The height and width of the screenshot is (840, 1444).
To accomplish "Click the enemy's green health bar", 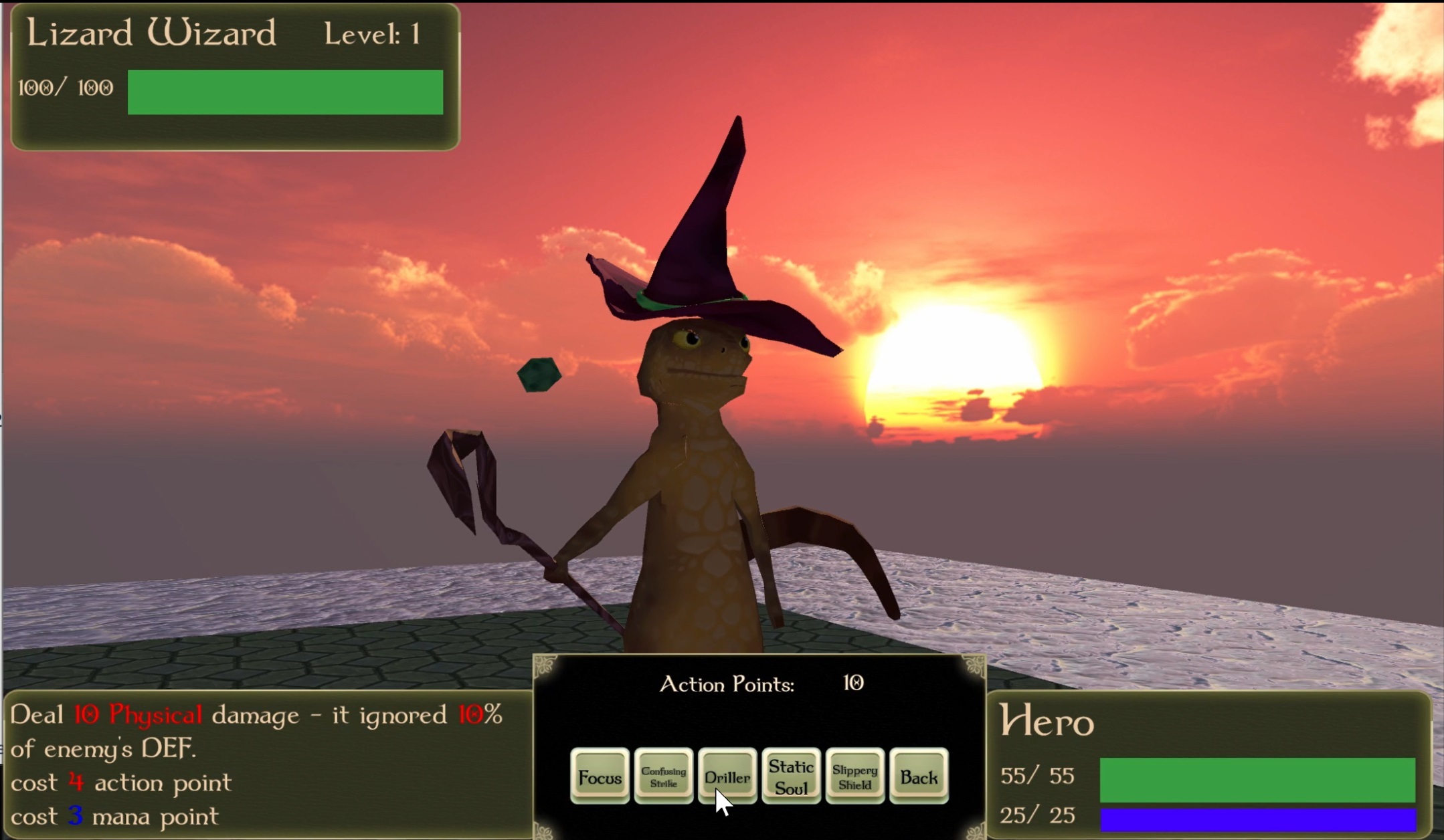I will pos(284,92).
